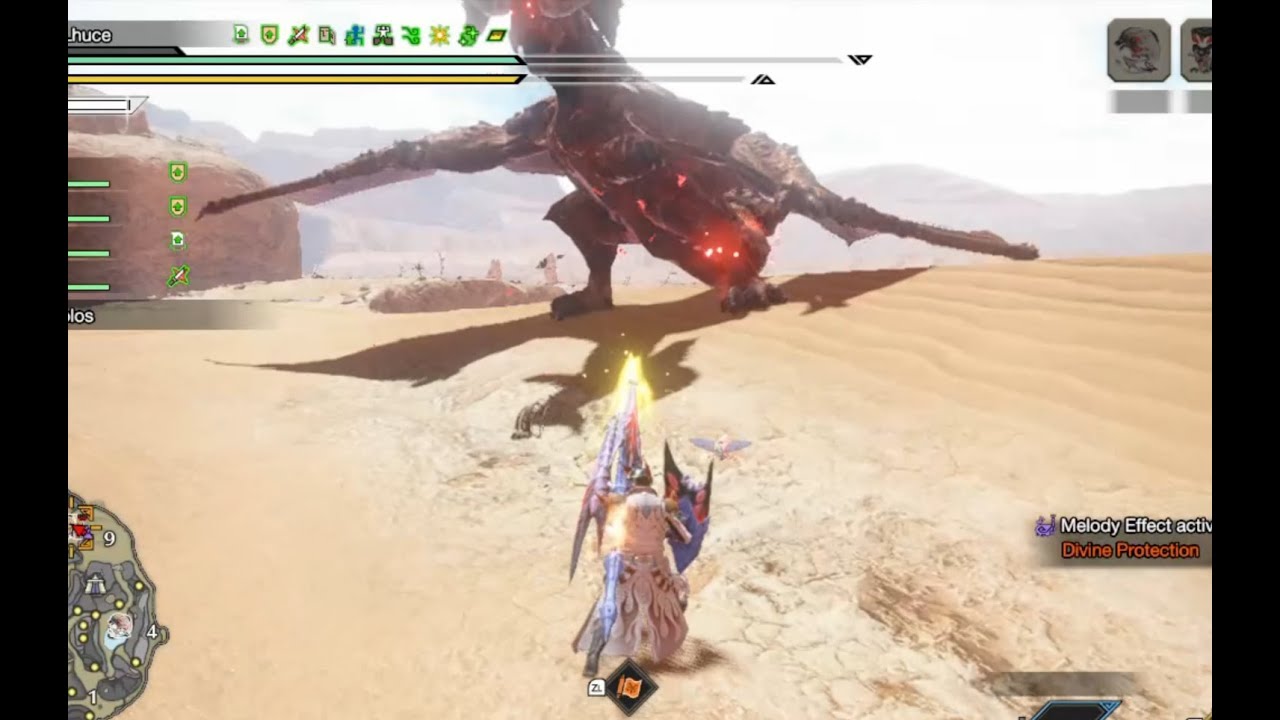Click the yellow item pouch icon at buff row end

point(497,34)
